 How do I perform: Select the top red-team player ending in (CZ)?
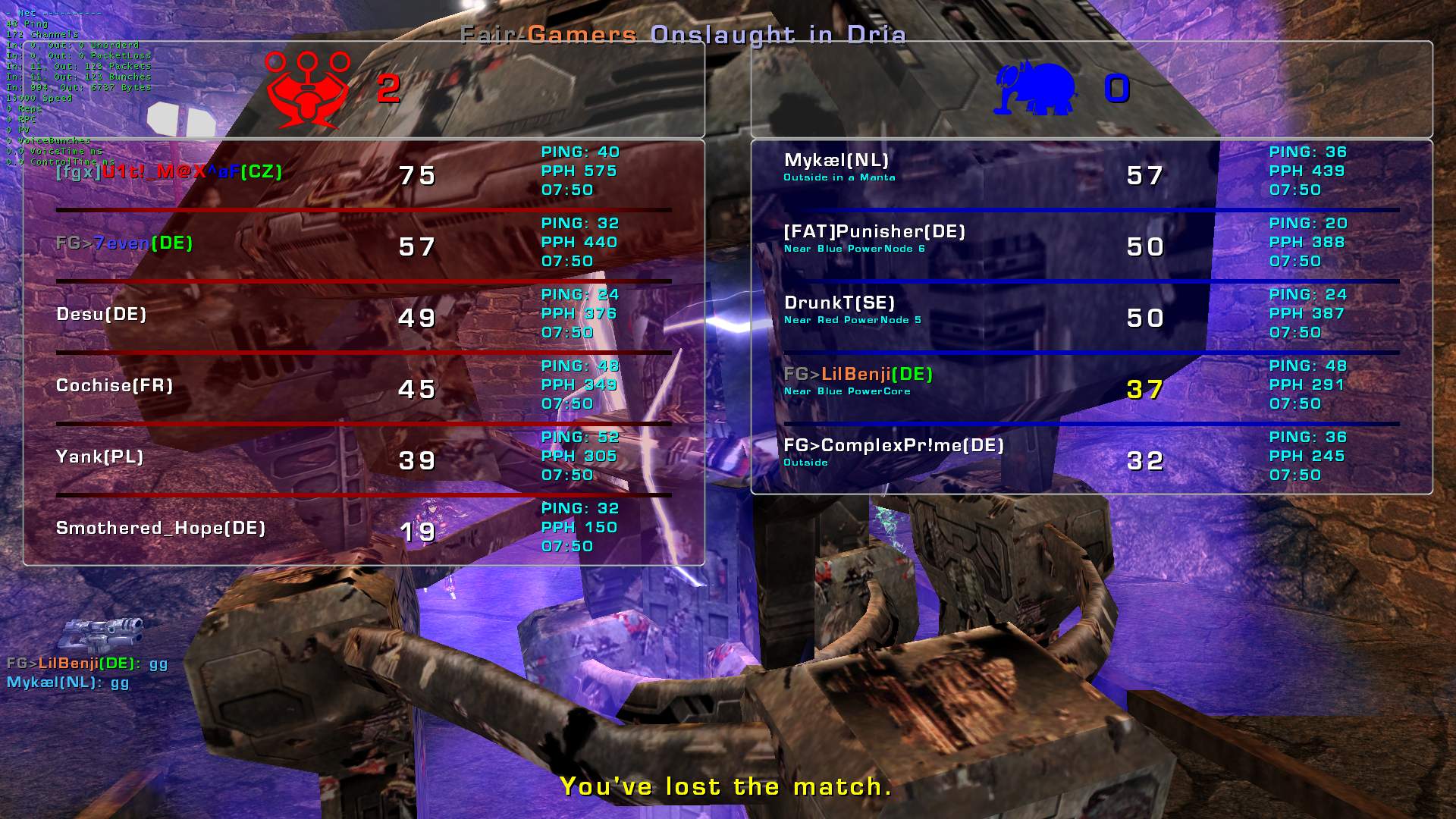(169, 172)
